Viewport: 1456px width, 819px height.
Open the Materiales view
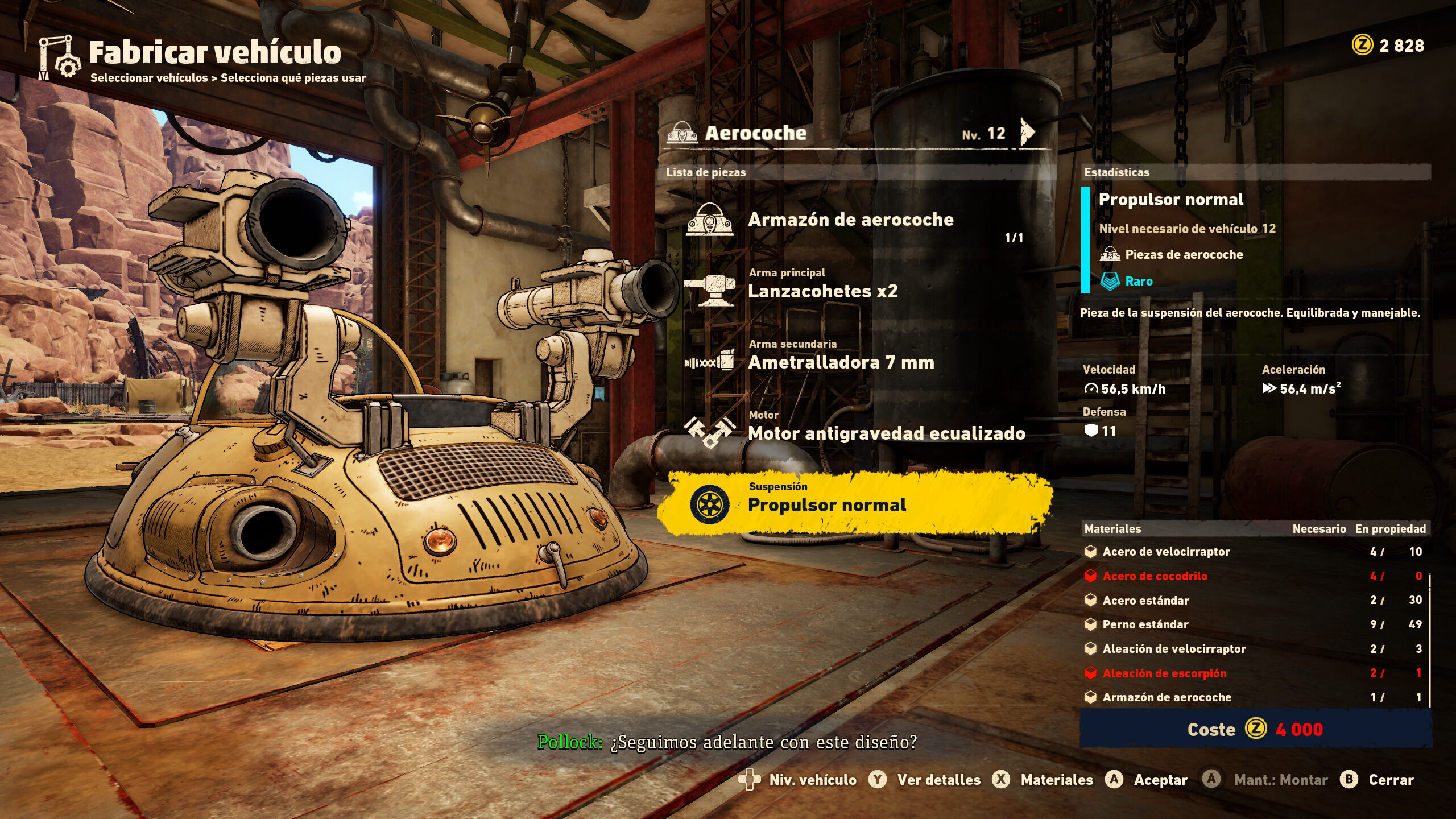tap(1044, 780)
